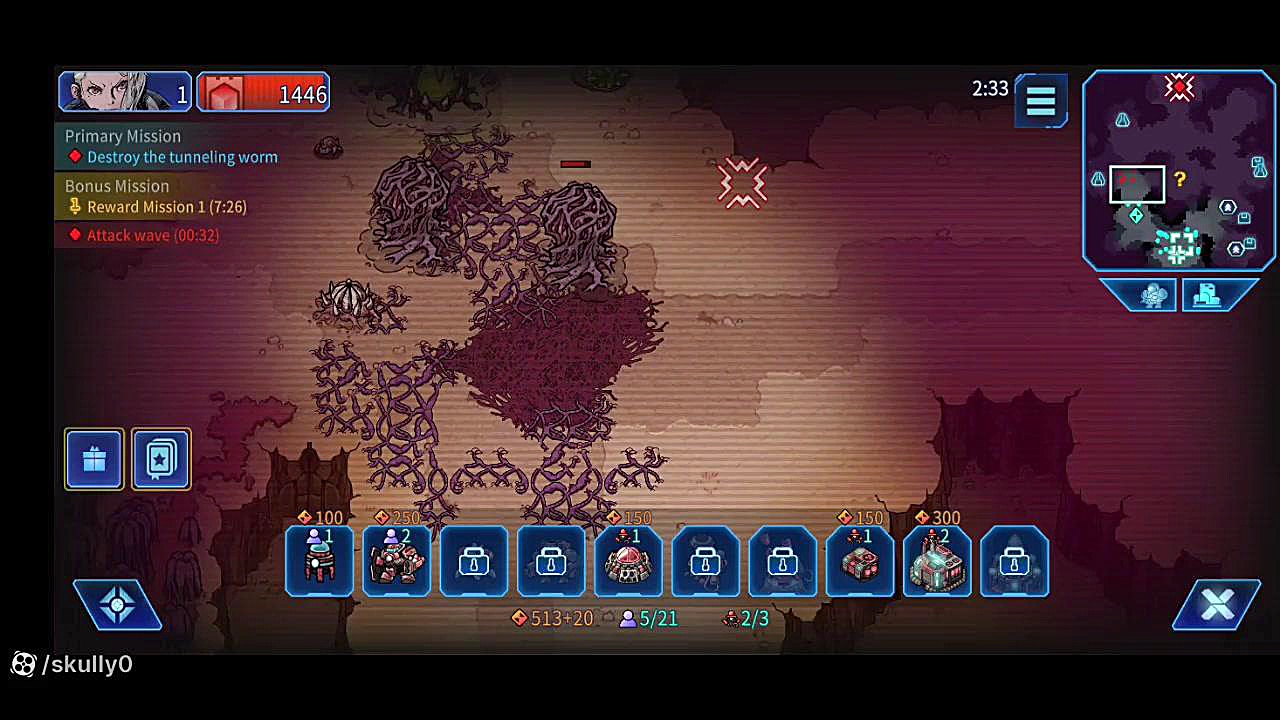Screen dimensions: 1280x720
Task: Close the build bar with the X button
Action: click(x=1216, y=604)
